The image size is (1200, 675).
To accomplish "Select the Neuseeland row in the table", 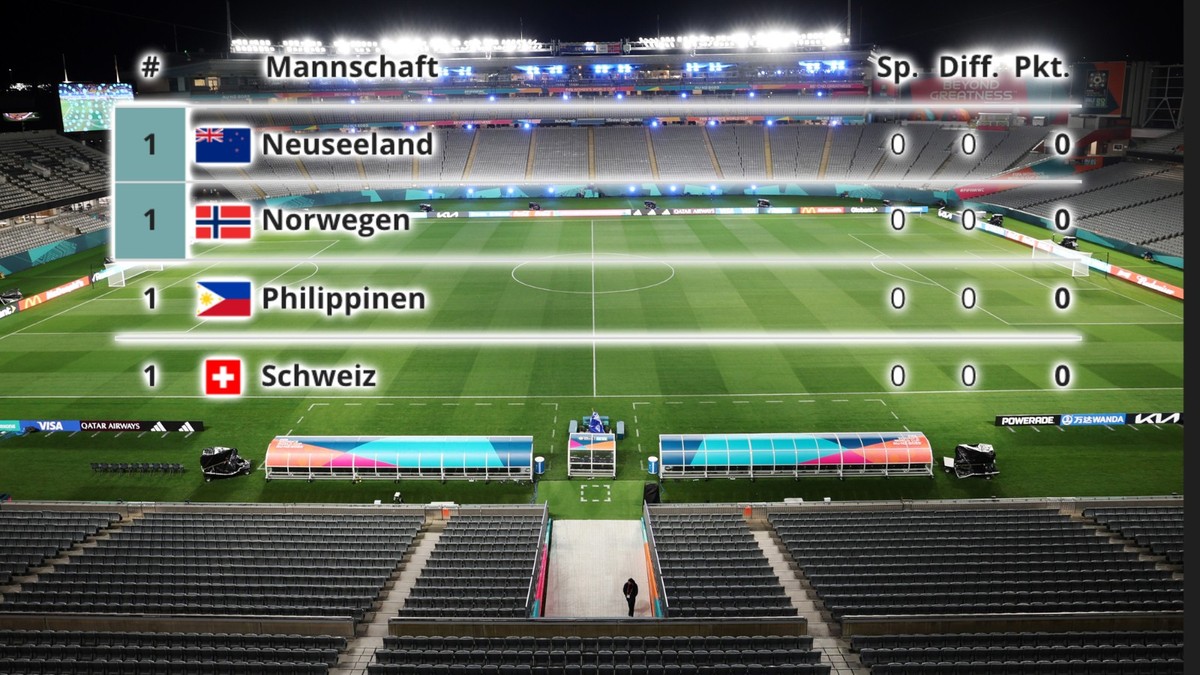I will click(346, 145).
